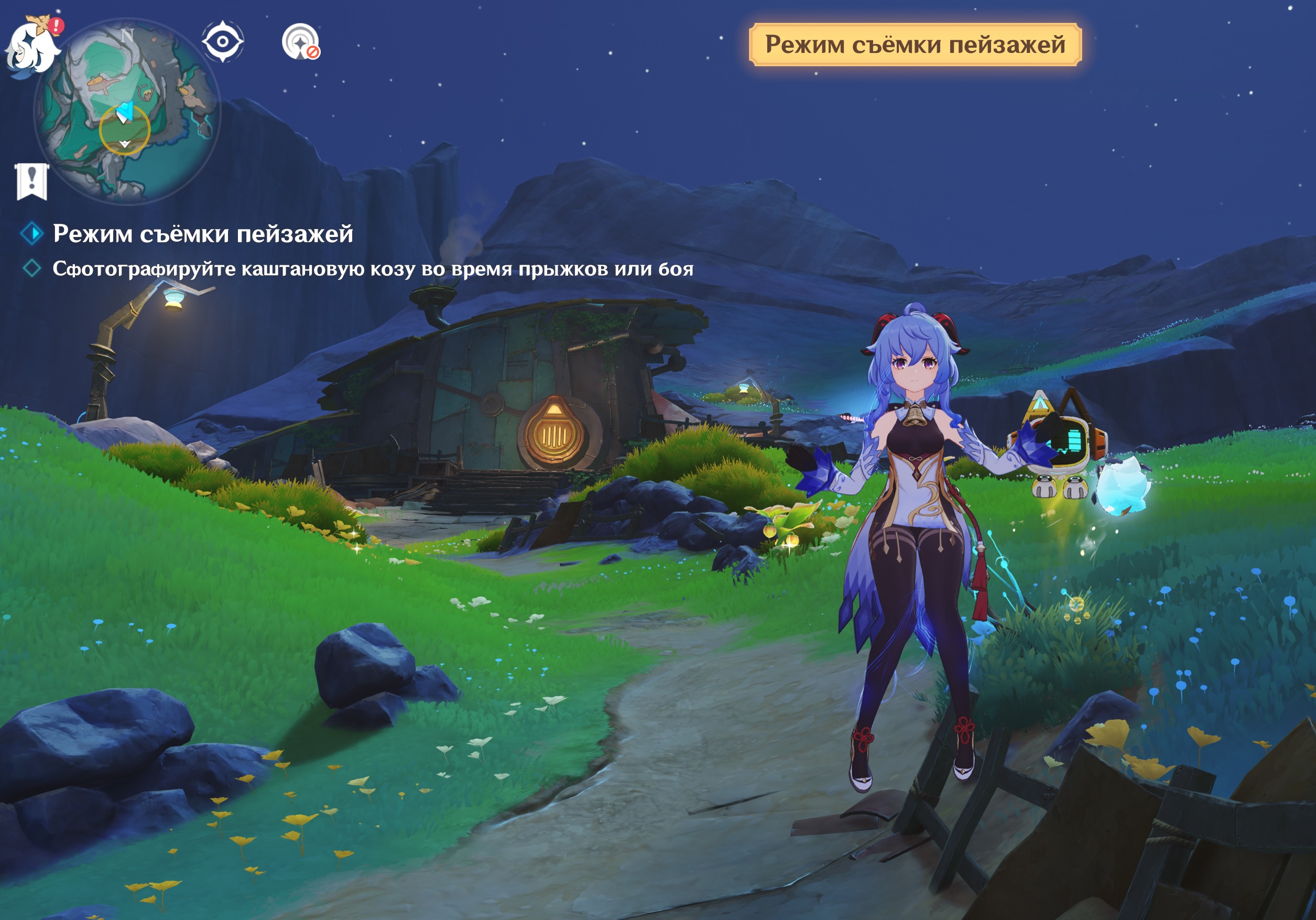1316x920 pixels.
Task: Click the compass icon with red block sign
Action: click(x=300, y=41)
